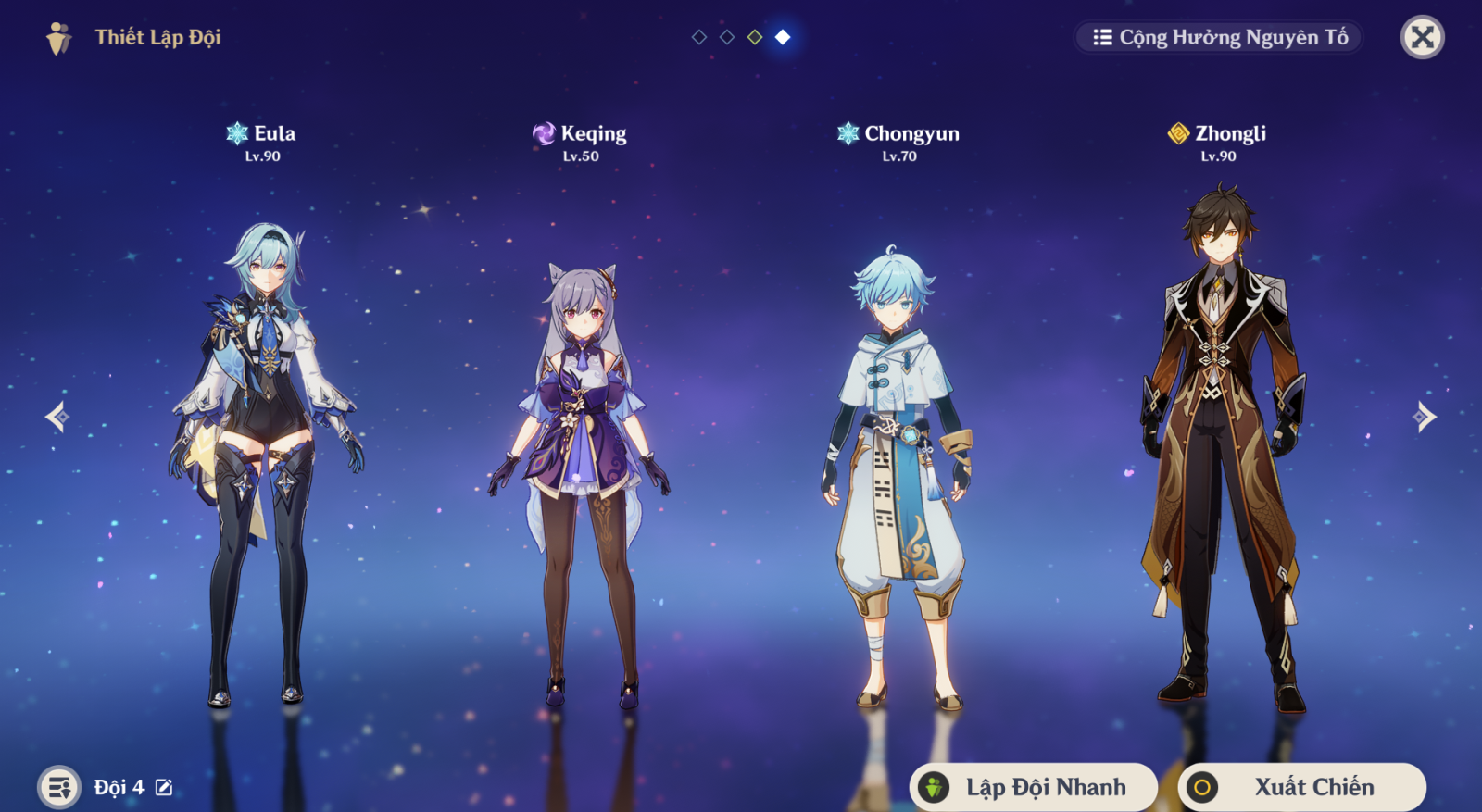Open the party list icon beside Đội 4

(59, 787)
